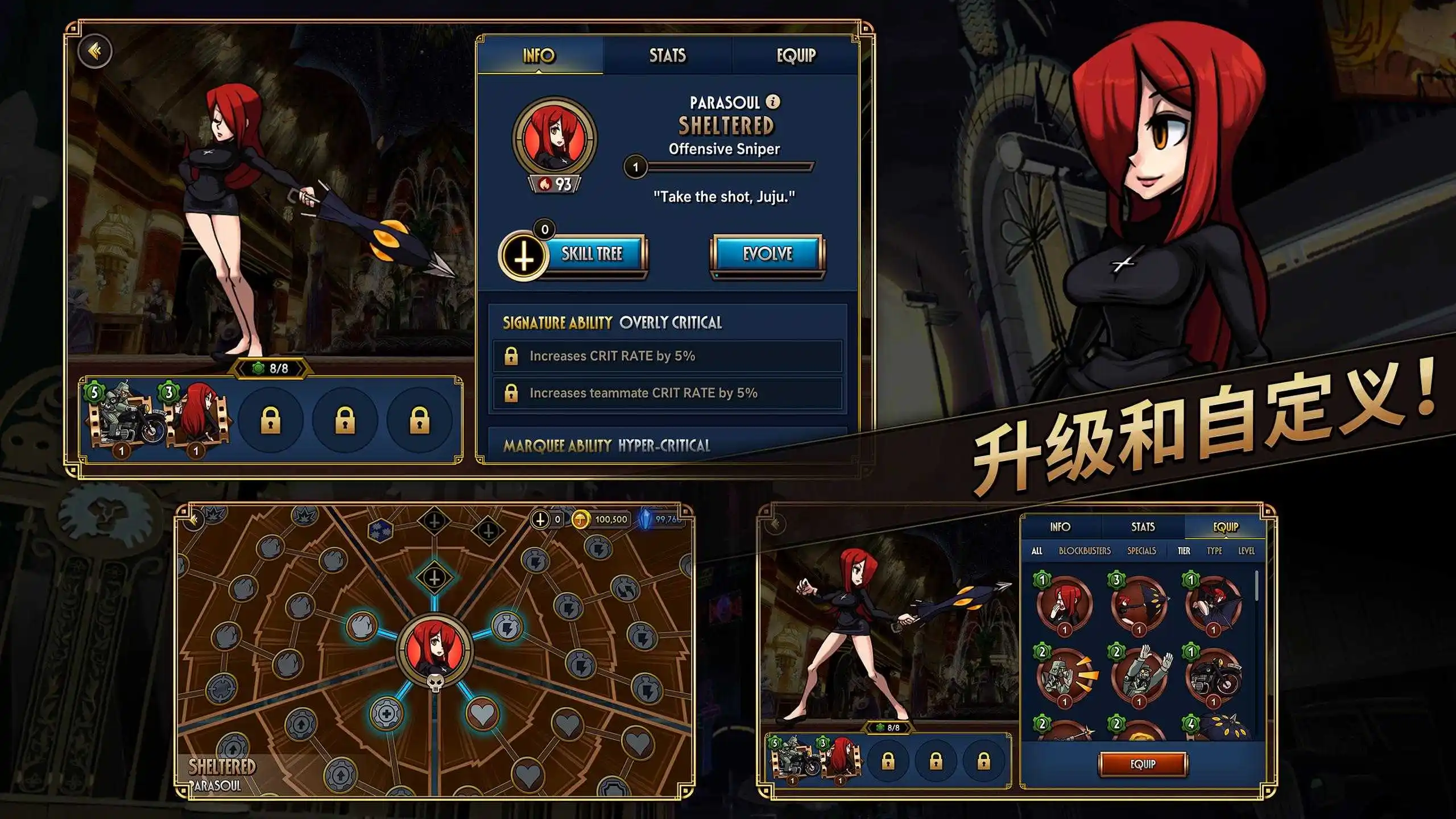Open the SKILL TREE for Parasoul
Screen dimensions: 1456x819
[591, 255]
